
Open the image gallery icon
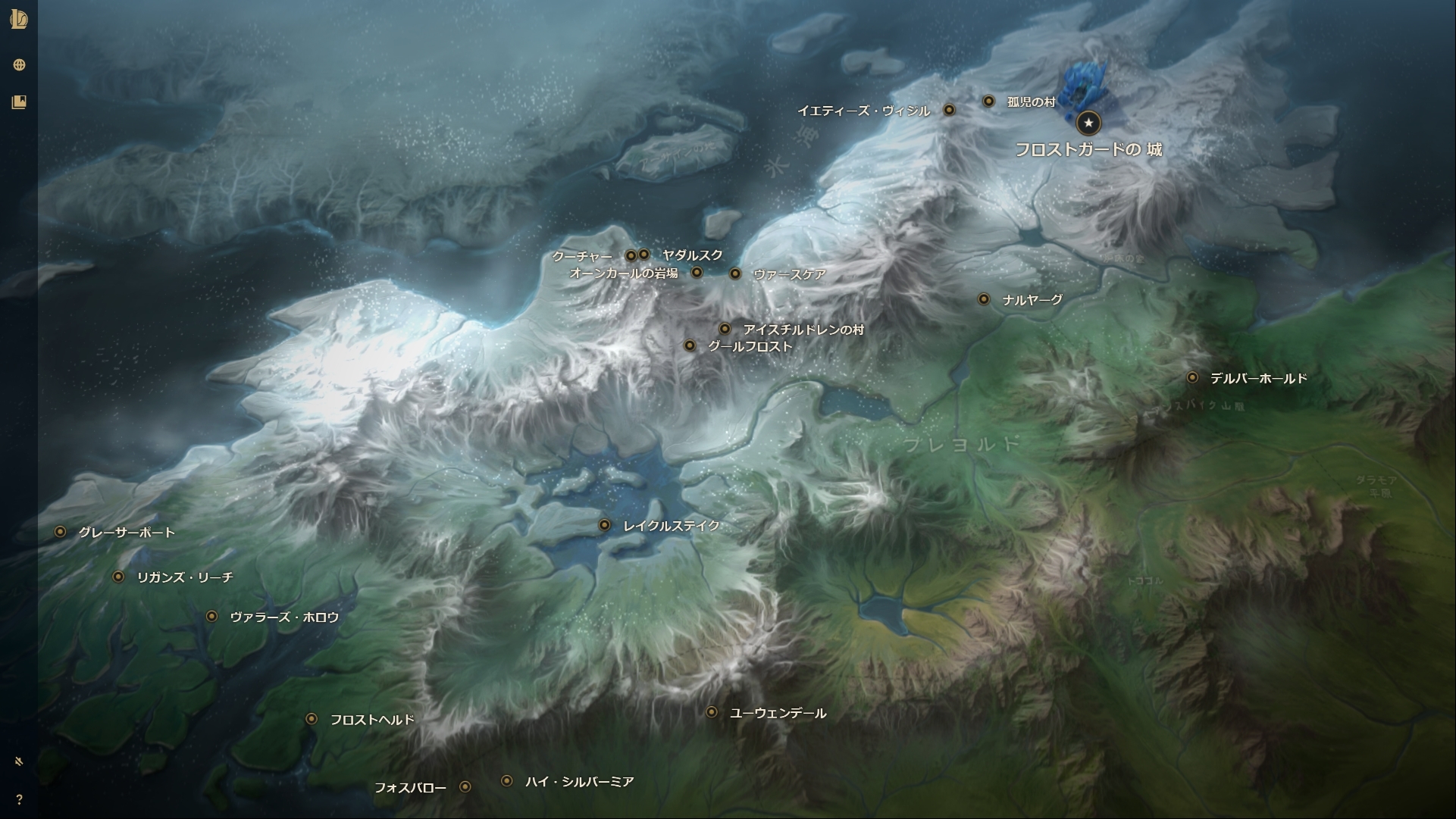(x=19, y=102)
